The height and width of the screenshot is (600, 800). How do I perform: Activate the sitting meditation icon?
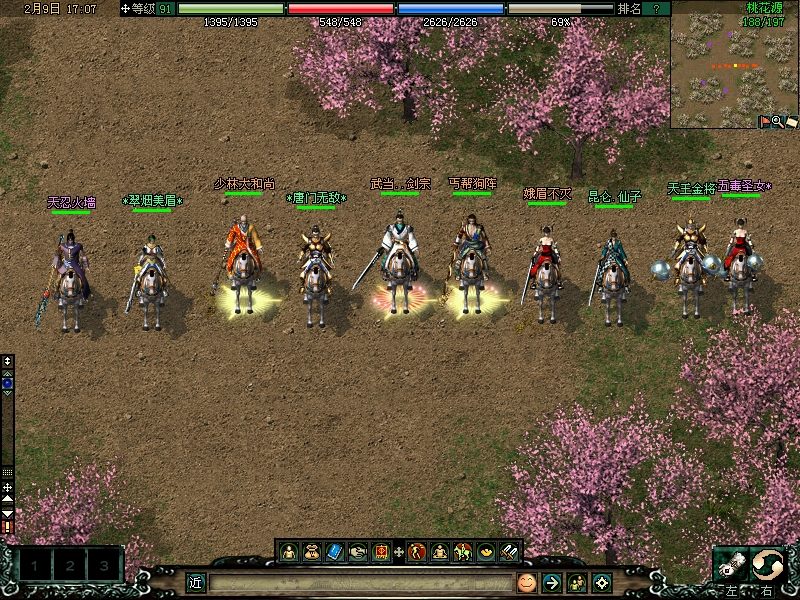(x=440, y=551)
